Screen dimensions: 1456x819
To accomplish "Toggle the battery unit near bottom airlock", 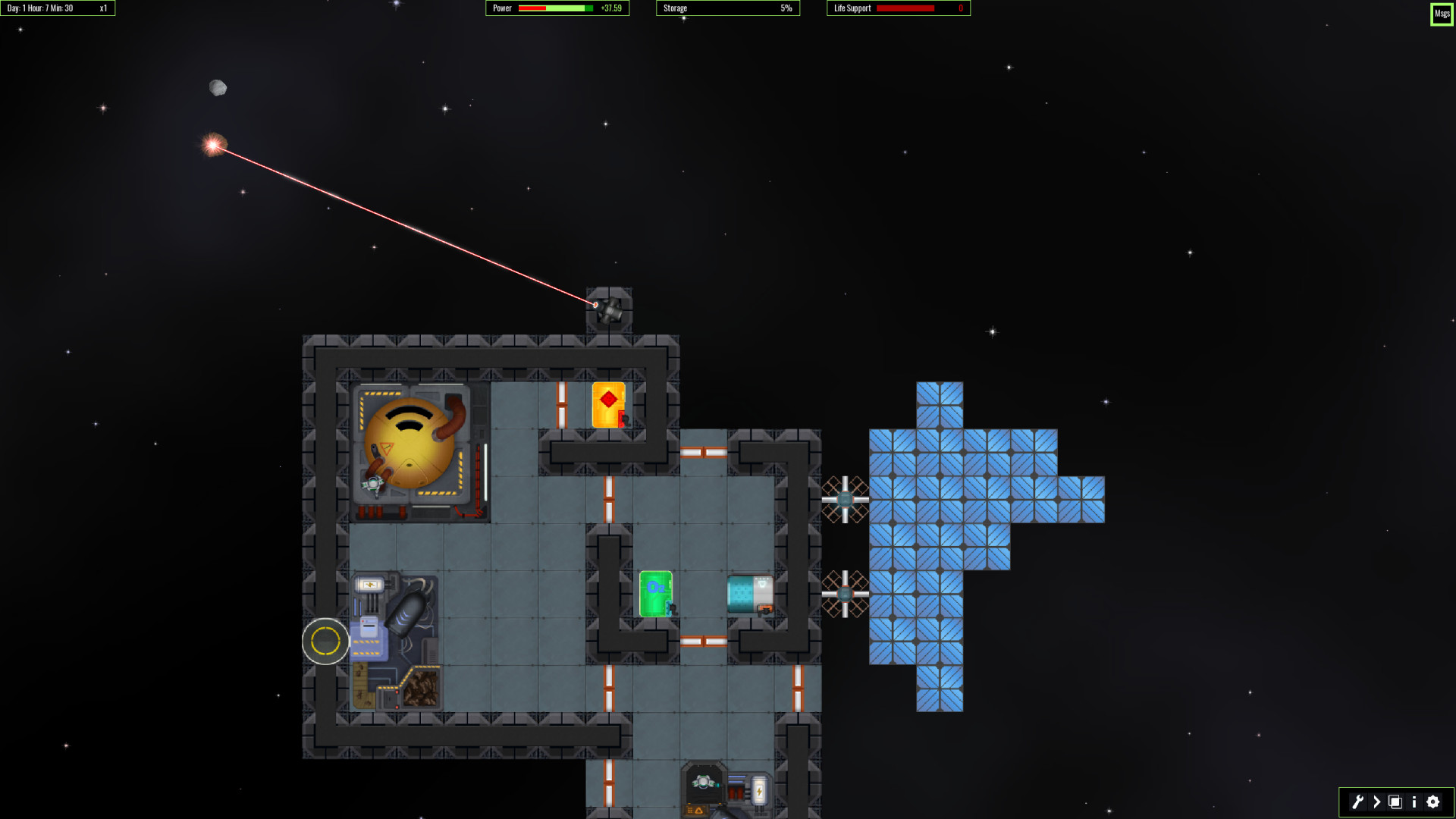I will click(759, 791).
